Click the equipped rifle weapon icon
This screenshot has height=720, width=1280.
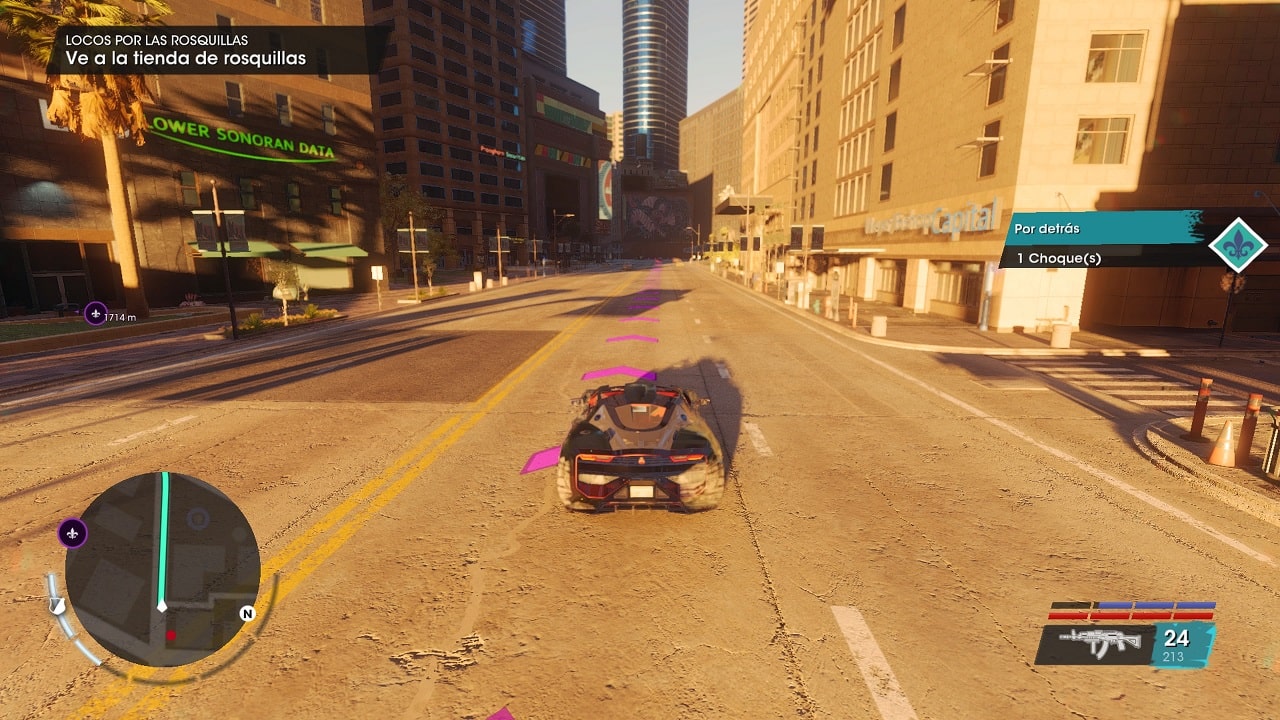1095,643
